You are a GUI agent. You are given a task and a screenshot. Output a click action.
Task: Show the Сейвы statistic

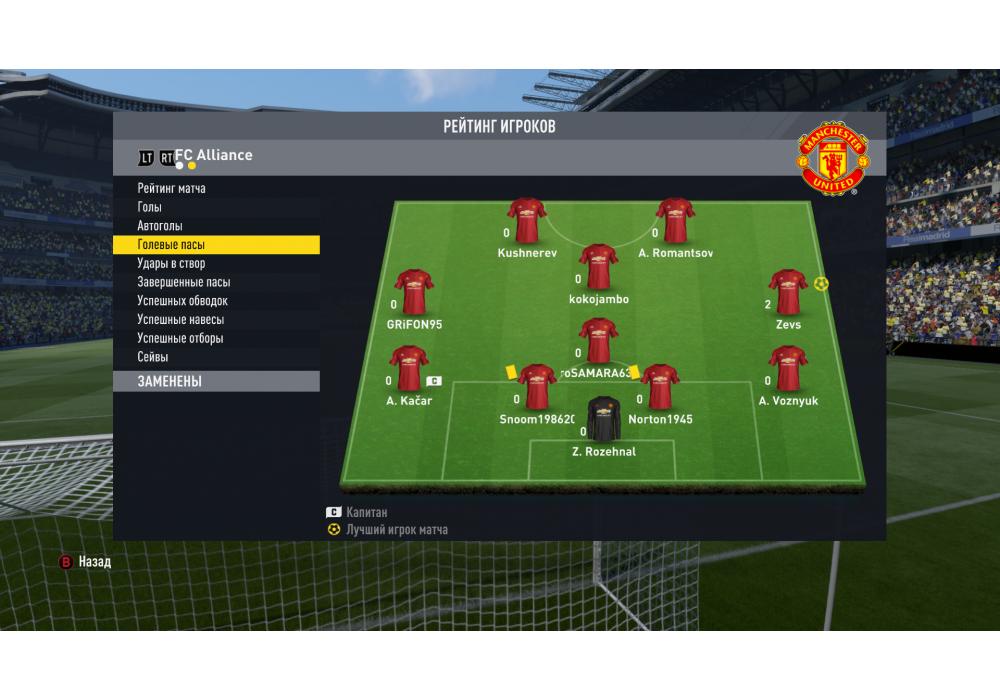tap(153, 357)
